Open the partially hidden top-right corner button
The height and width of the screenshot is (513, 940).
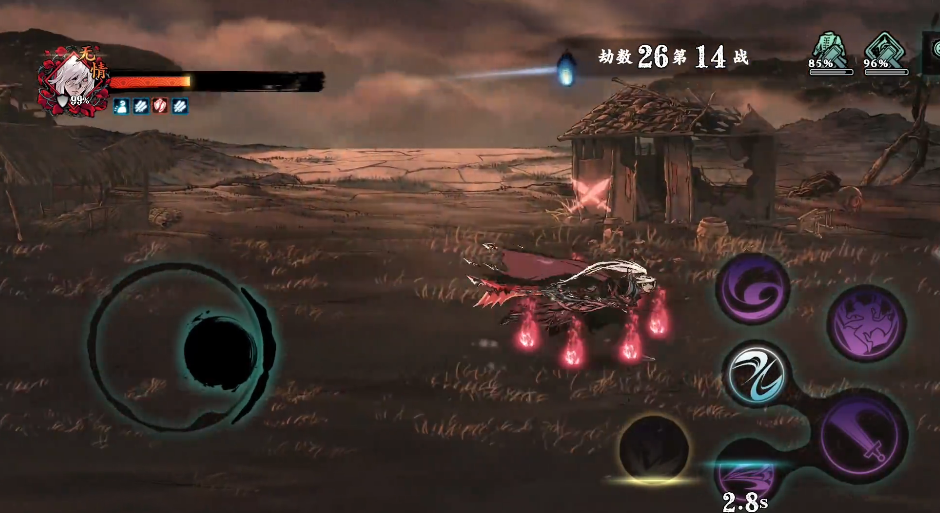click(x=930, y=52)
